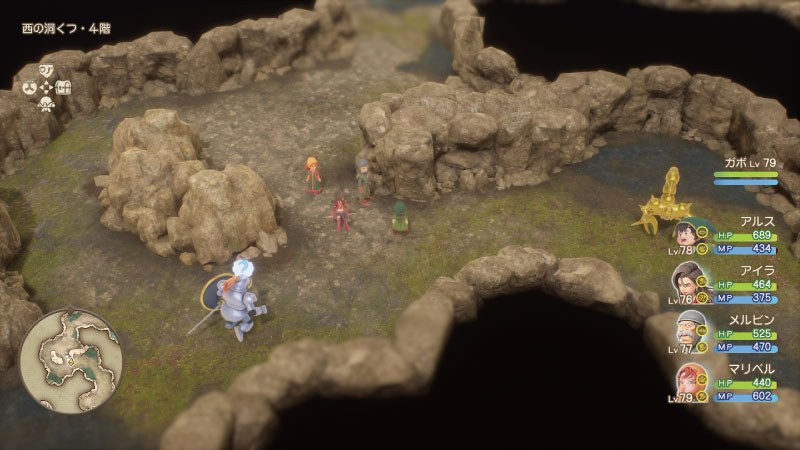800x450 pixels.
Task: Click the shield-shaped shortcut icon
Action: click(47, 70)
